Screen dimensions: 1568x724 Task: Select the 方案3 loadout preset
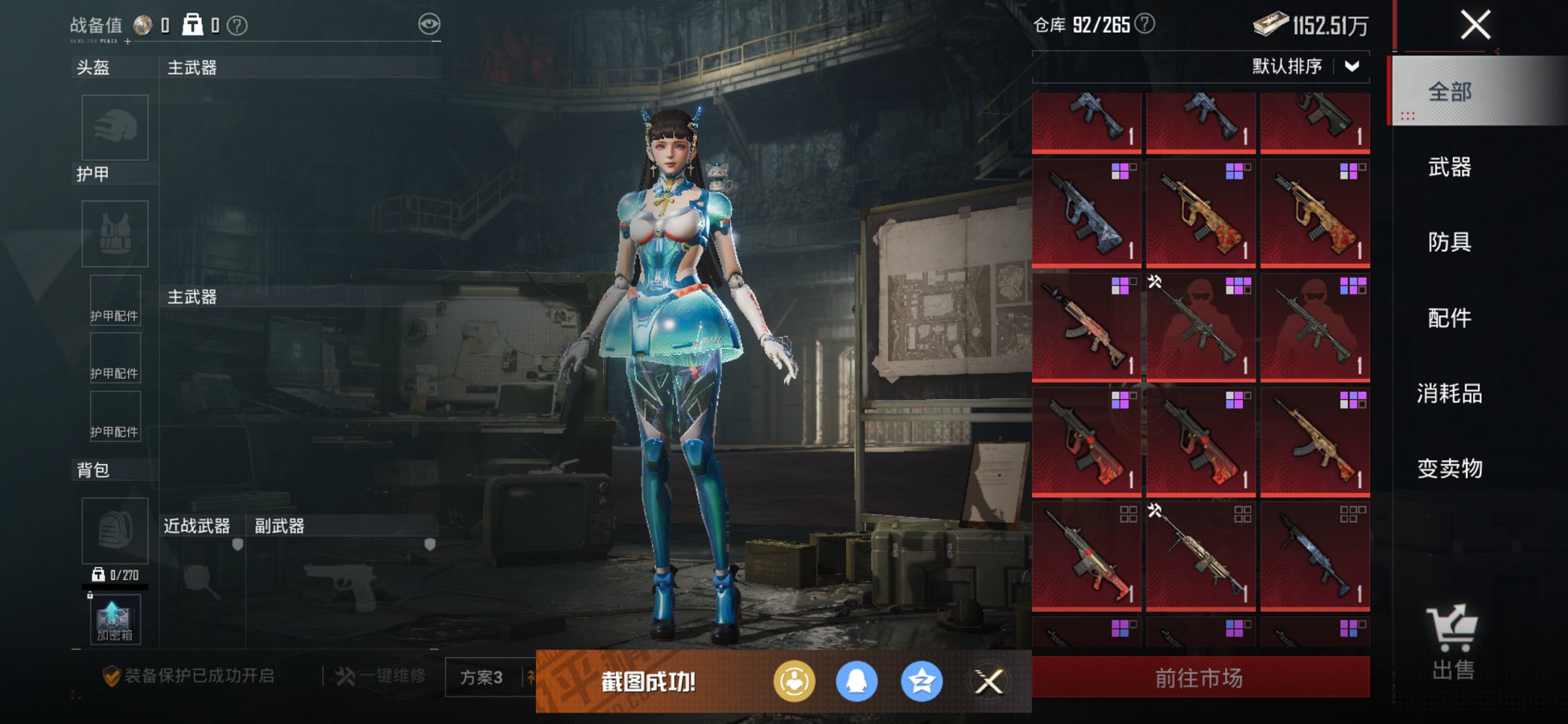tap(482, 677)
